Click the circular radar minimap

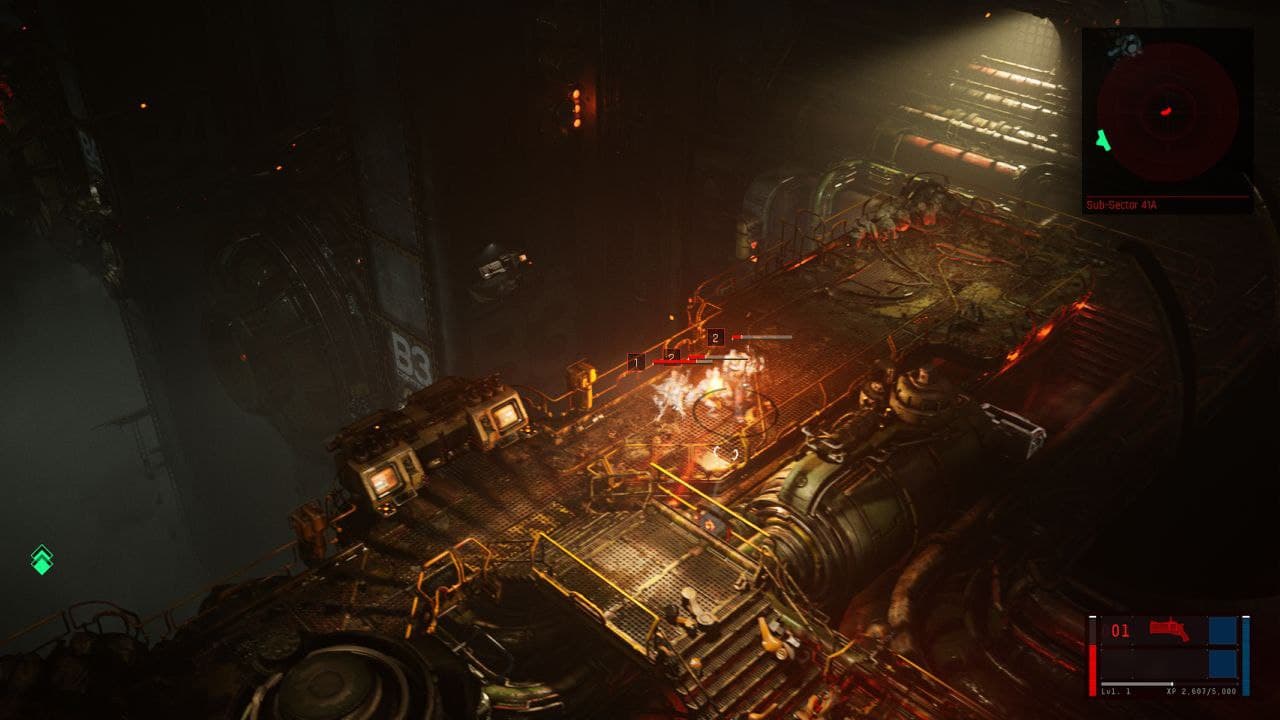point(1167,111)
